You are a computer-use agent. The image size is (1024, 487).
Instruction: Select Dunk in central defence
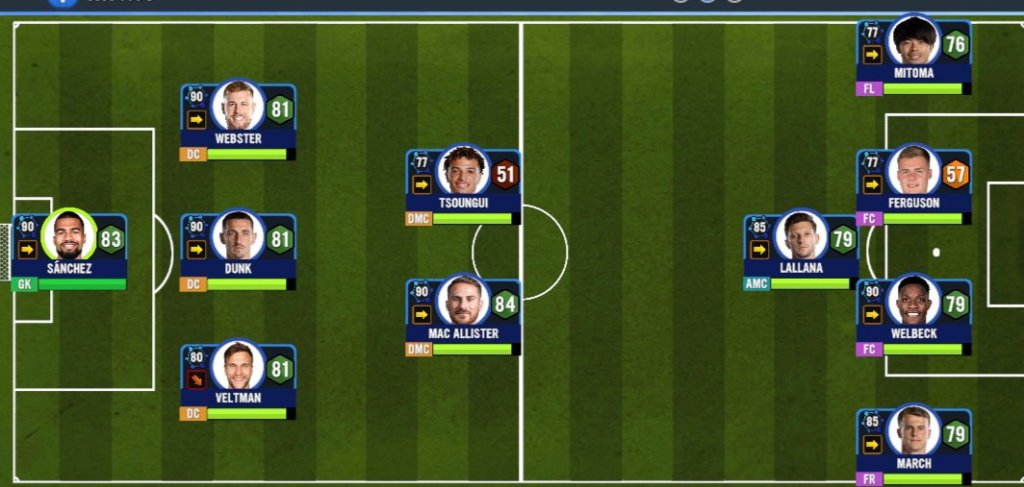tap(238, 249)
